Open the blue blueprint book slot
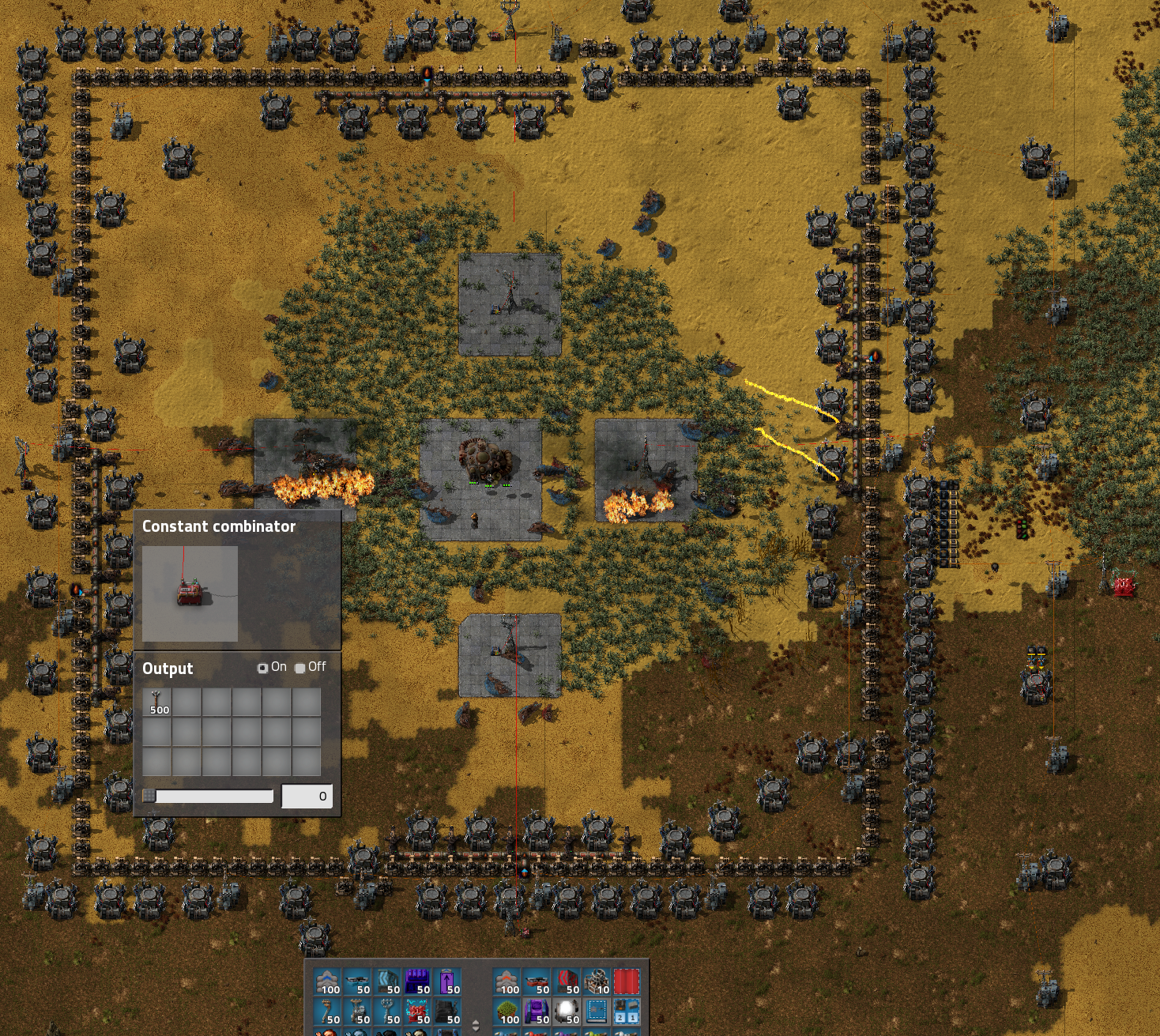Screen dimensions: 1160x1036 pyautogui.click(x=597, y=1012)
